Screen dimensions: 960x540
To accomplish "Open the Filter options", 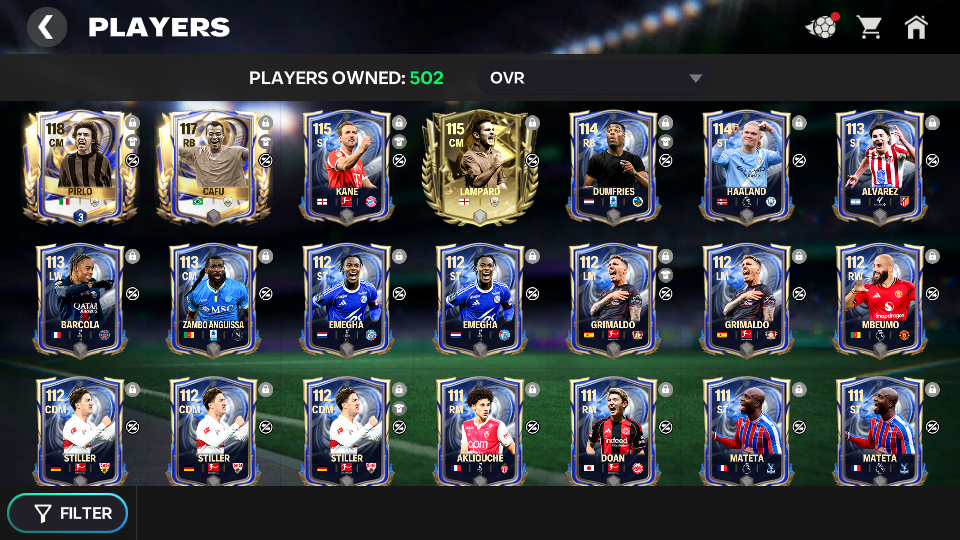I will (68, 513).
